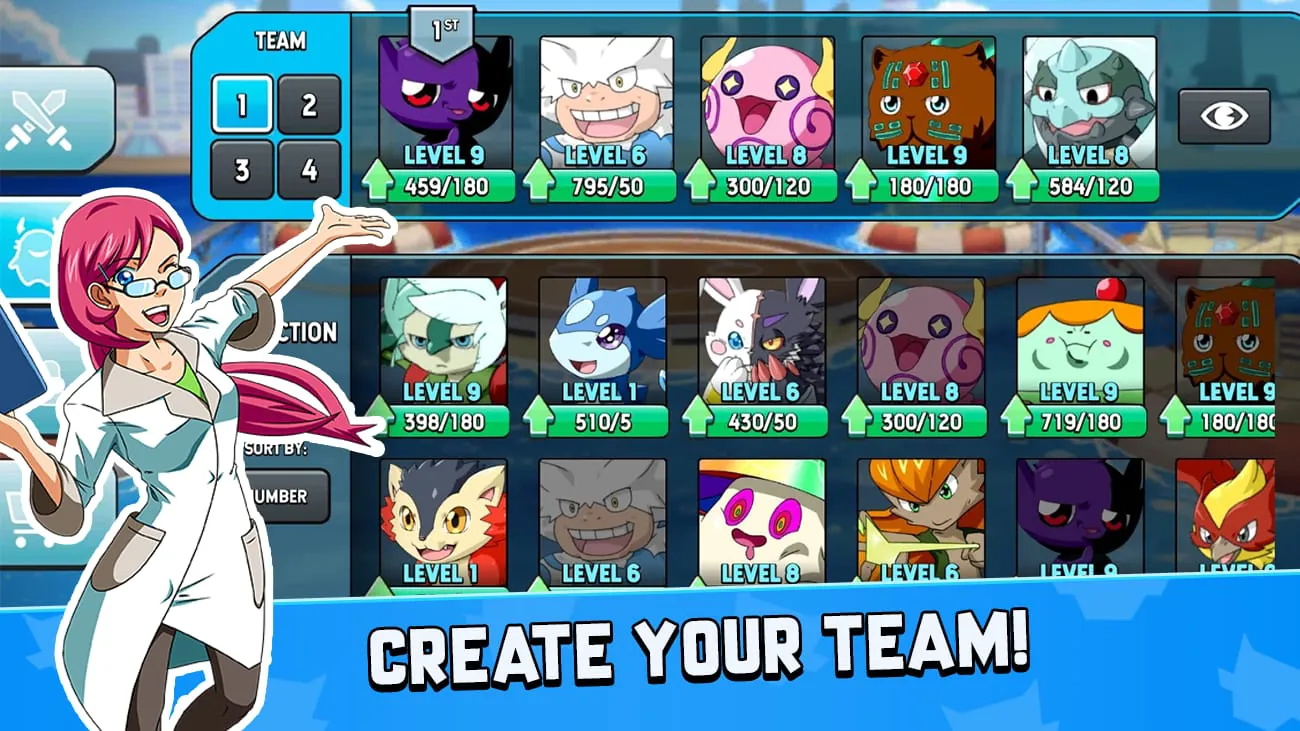Select Team 4

coord(310,172)
